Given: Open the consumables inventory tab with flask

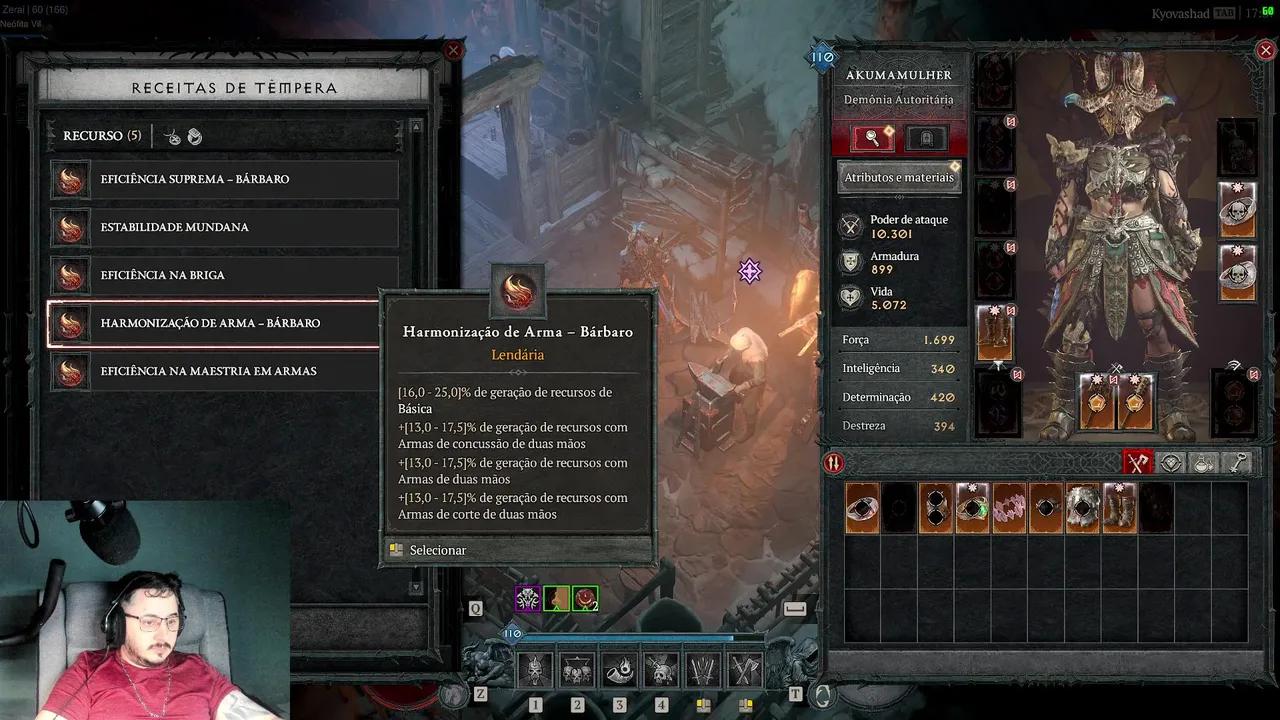Looking at the screenshot, I should tap(1205, 462).
